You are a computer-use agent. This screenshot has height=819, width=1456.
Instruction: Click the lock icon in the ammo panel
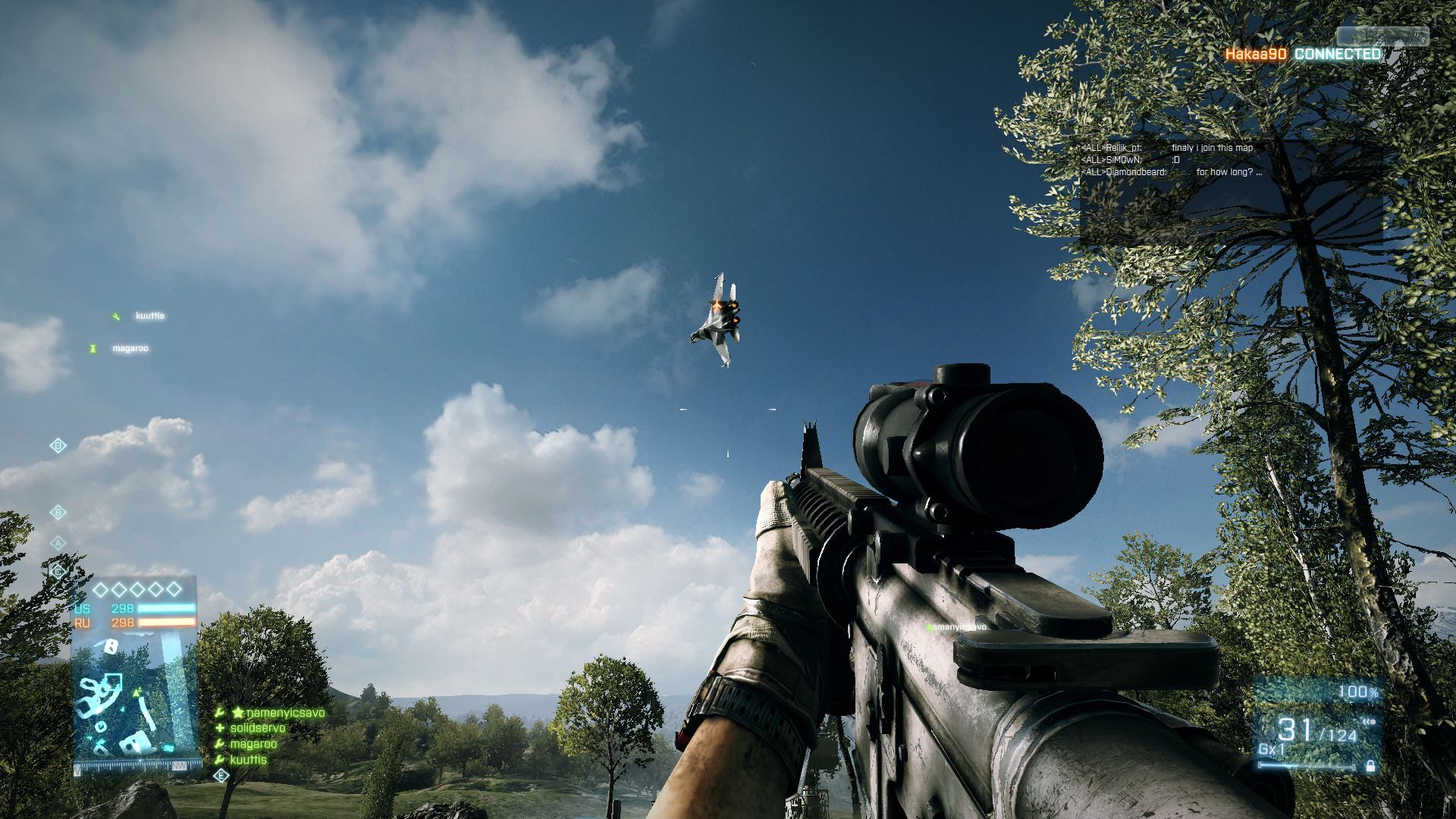click(x=1370, y=767)
